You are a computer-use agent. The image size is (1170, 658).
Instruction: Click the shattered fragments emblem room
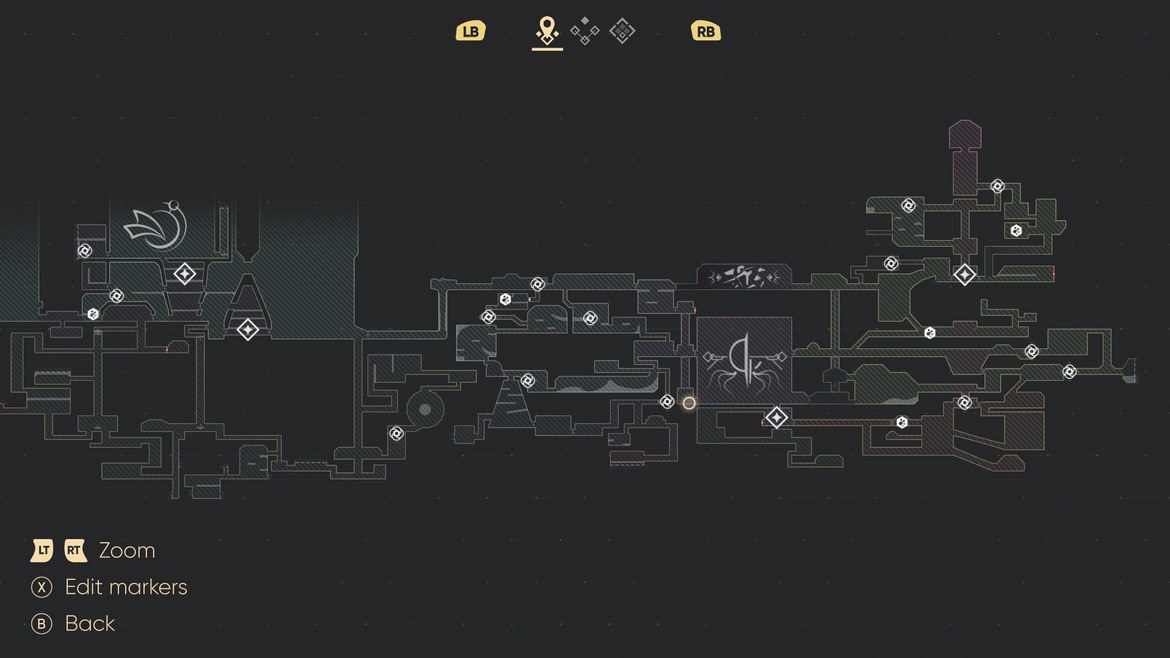click(744, 275)
